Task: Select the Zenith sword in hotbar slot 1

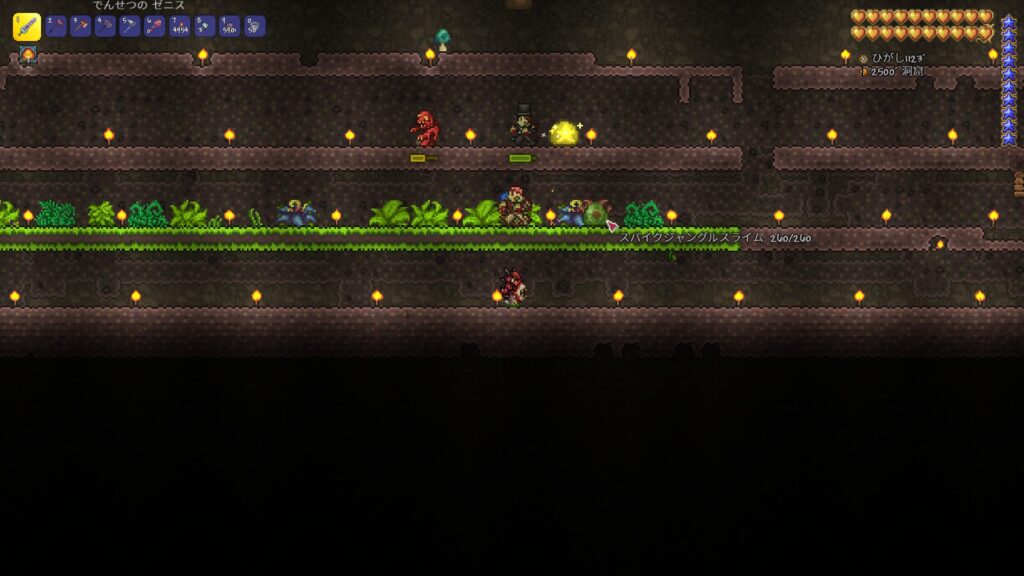Action: tap(27, 27)
